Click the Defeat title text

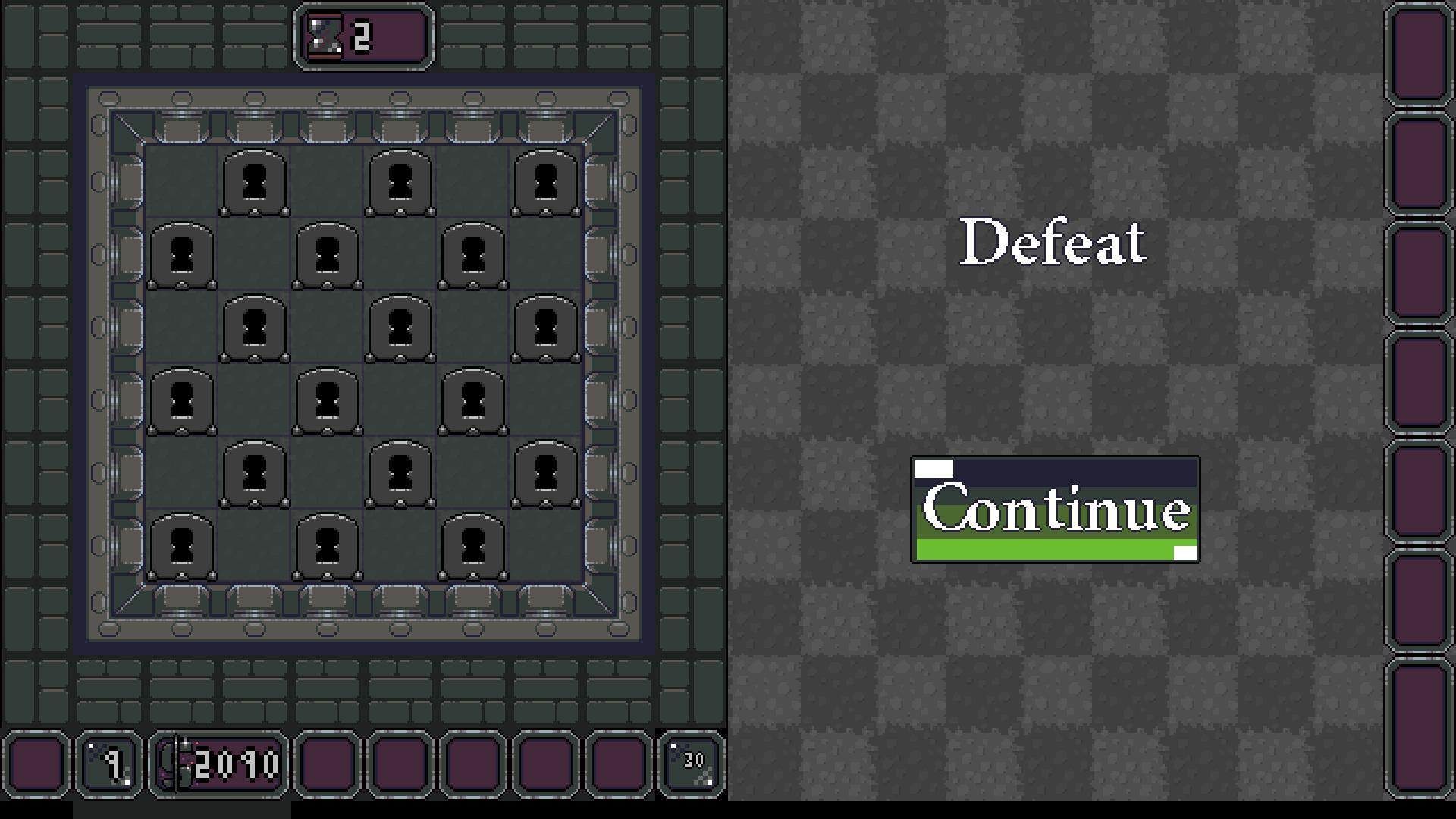pyautogui.click(x=1053, y=241)
